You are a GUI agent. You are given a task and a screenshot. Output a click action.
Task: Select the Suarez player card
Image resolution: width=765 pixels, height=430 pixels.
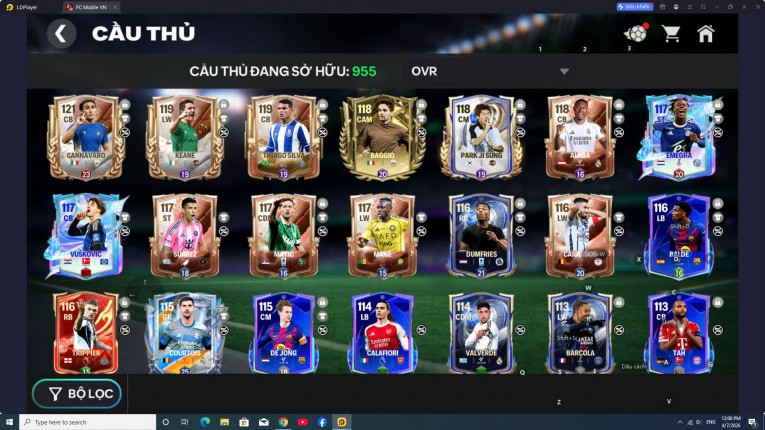click(x=184, y=235)
